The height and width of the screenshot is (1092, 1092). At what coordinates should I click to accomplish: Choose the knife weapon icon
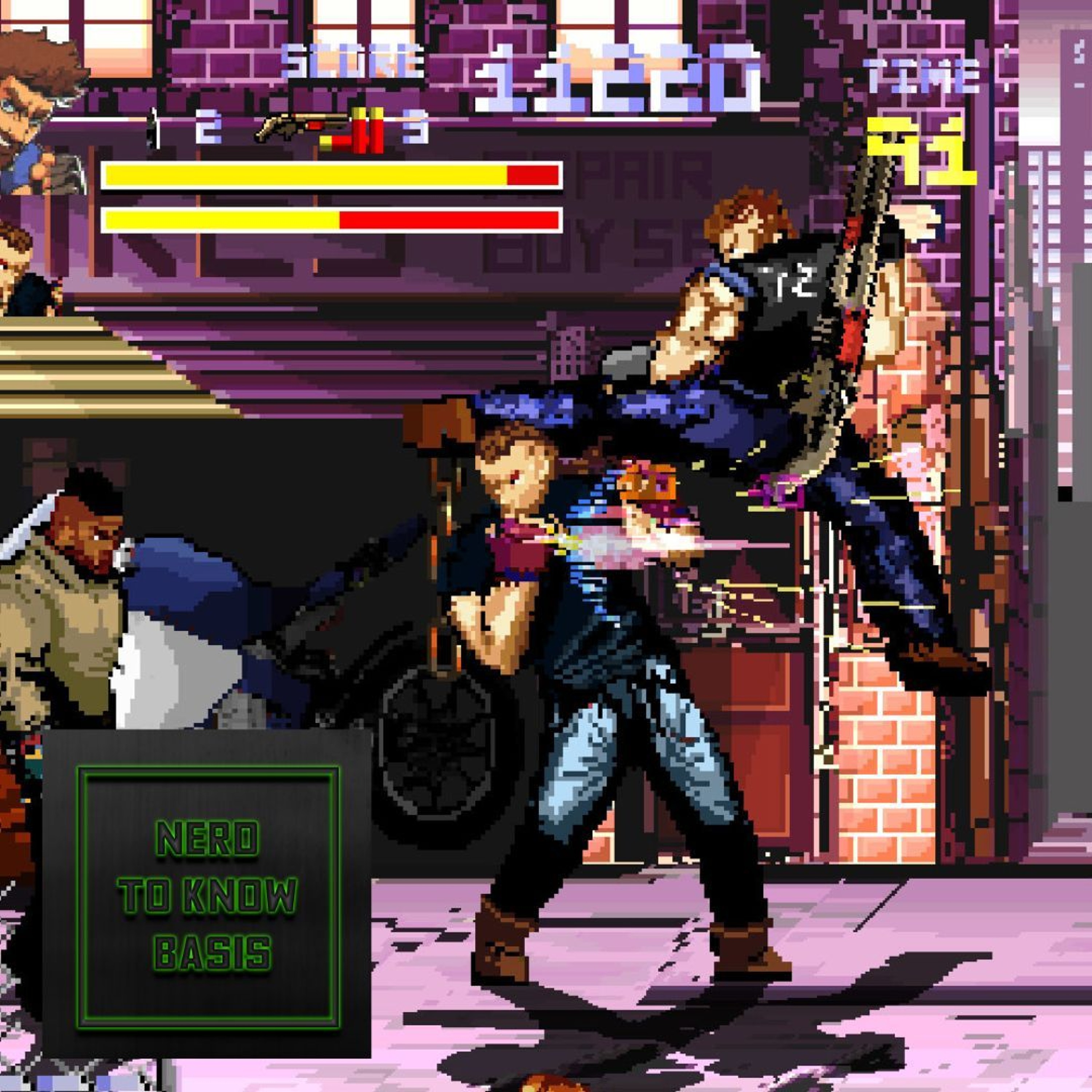click(x=153, y=129)
